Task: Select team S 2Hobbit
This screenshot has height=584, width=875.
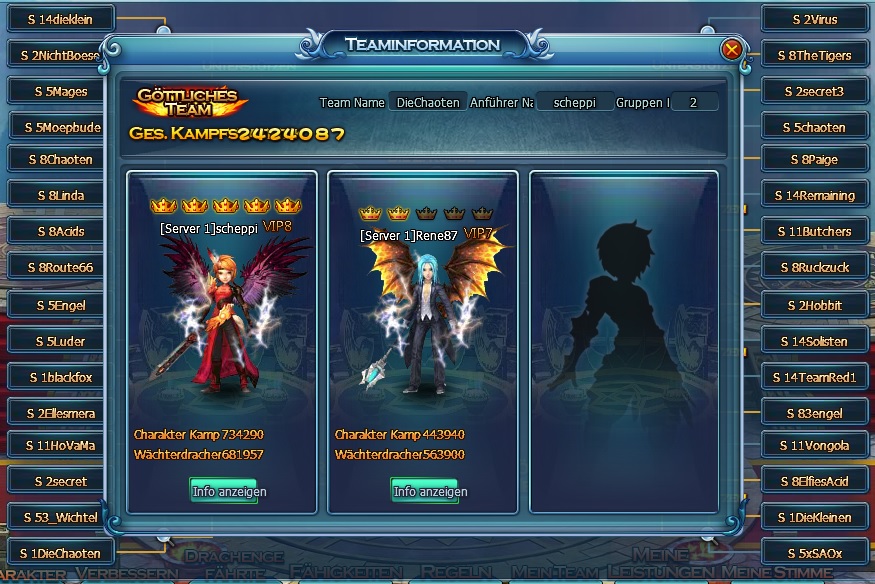Action: (813, 305)
